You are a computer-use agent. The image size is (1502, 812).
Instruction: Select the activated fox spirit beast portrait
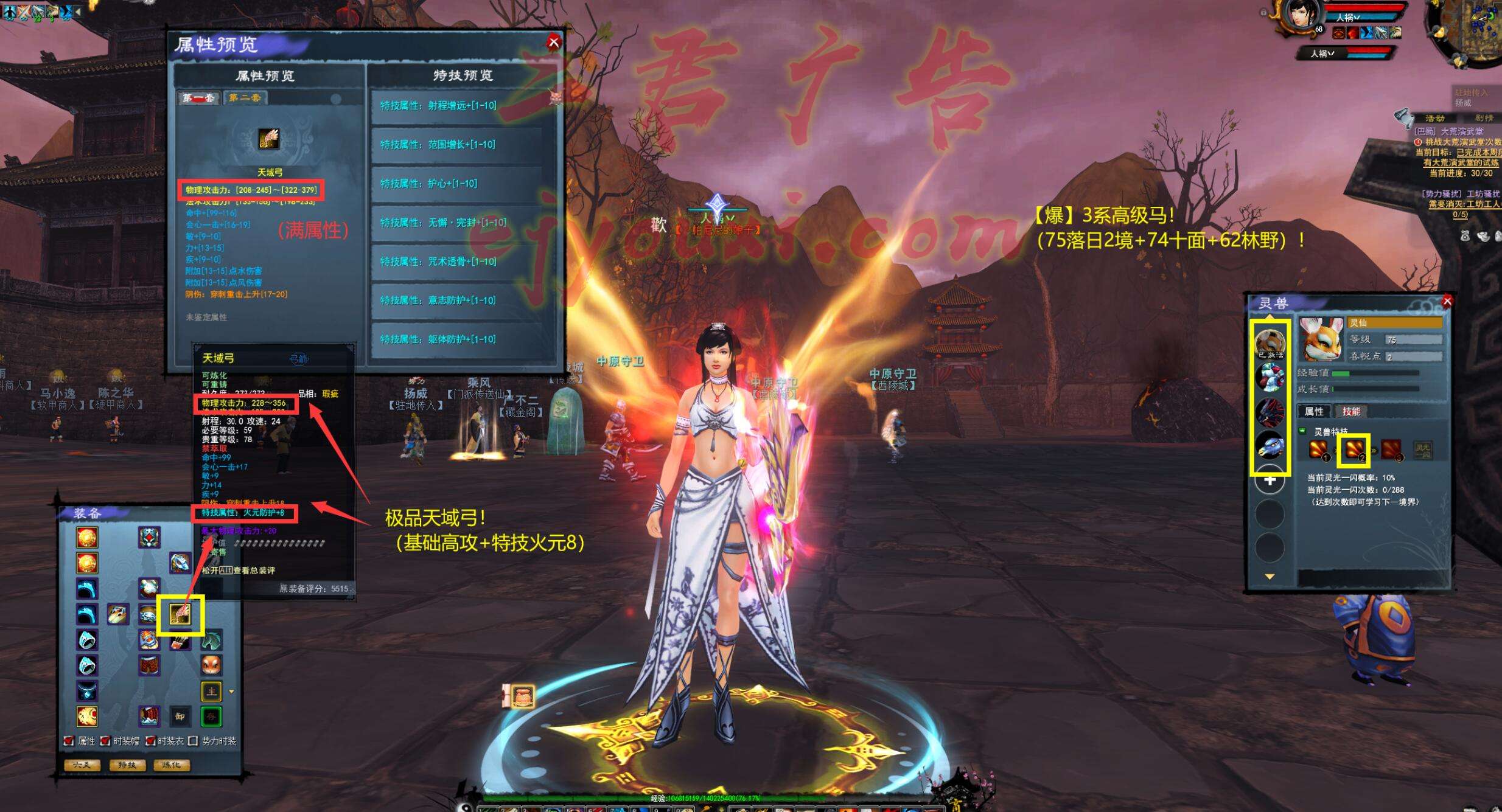pos(1270,343)
